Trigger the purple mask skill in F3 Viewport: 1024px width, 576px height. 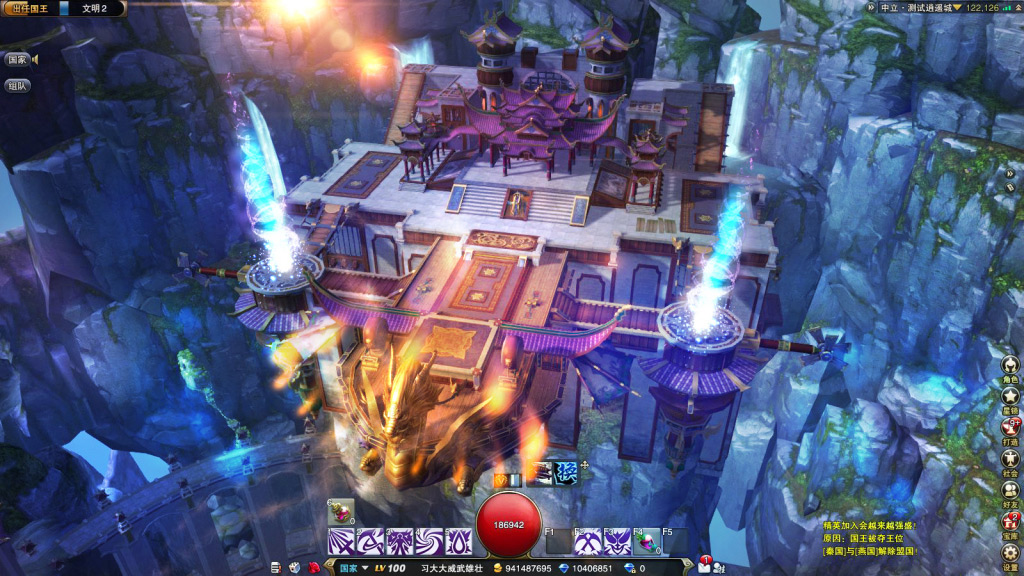(617, 541)
